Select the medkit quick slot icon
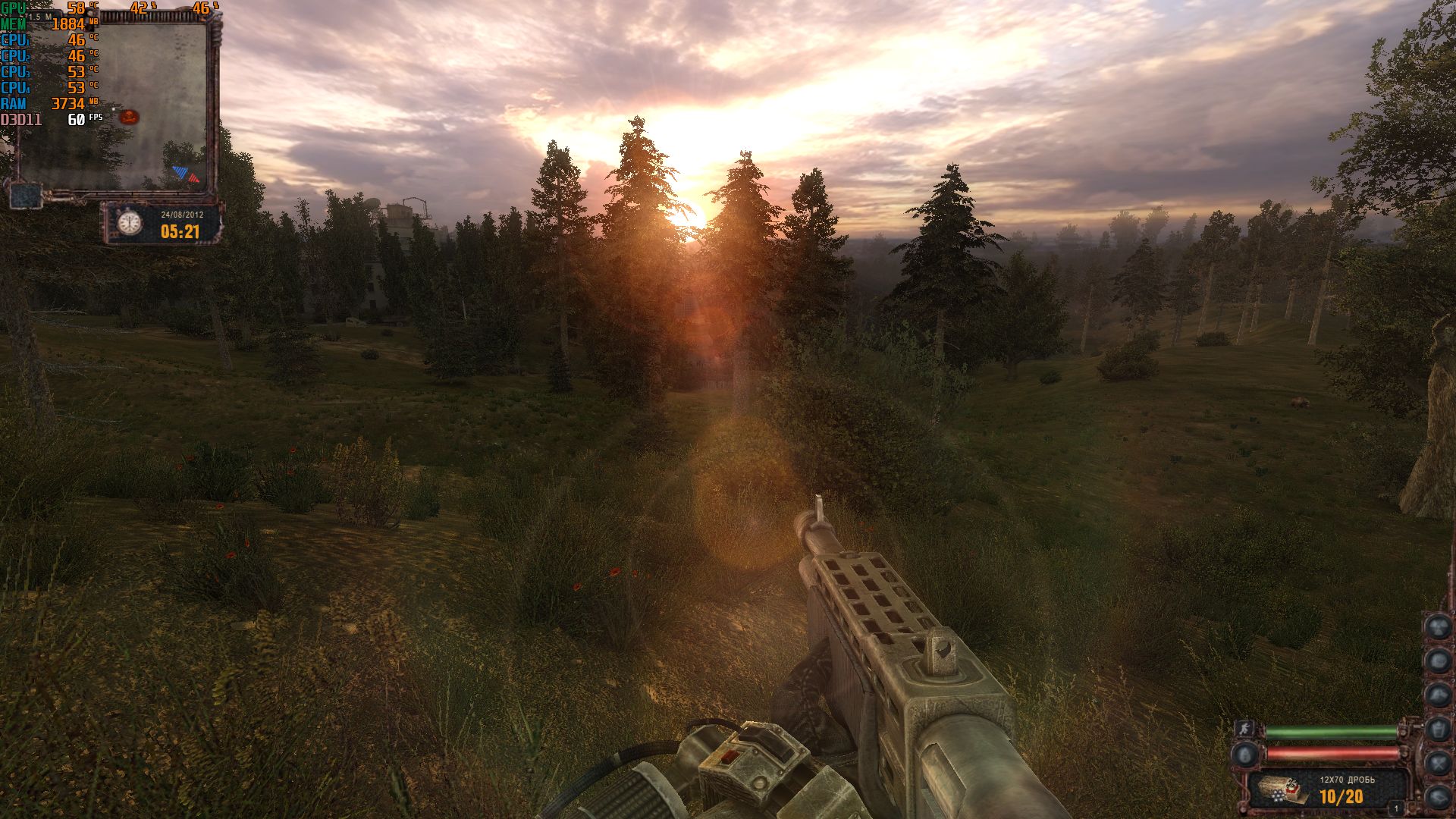Image resolution: width=1456 pixels, height=819 pixels. 1439,660
